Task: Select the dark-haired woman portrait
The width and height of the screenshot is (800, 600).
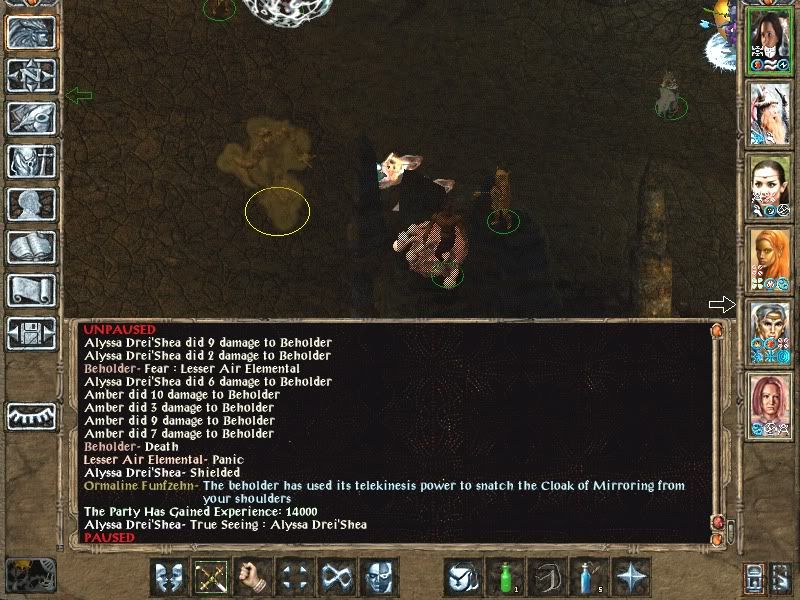Action: tap(769, 40)
